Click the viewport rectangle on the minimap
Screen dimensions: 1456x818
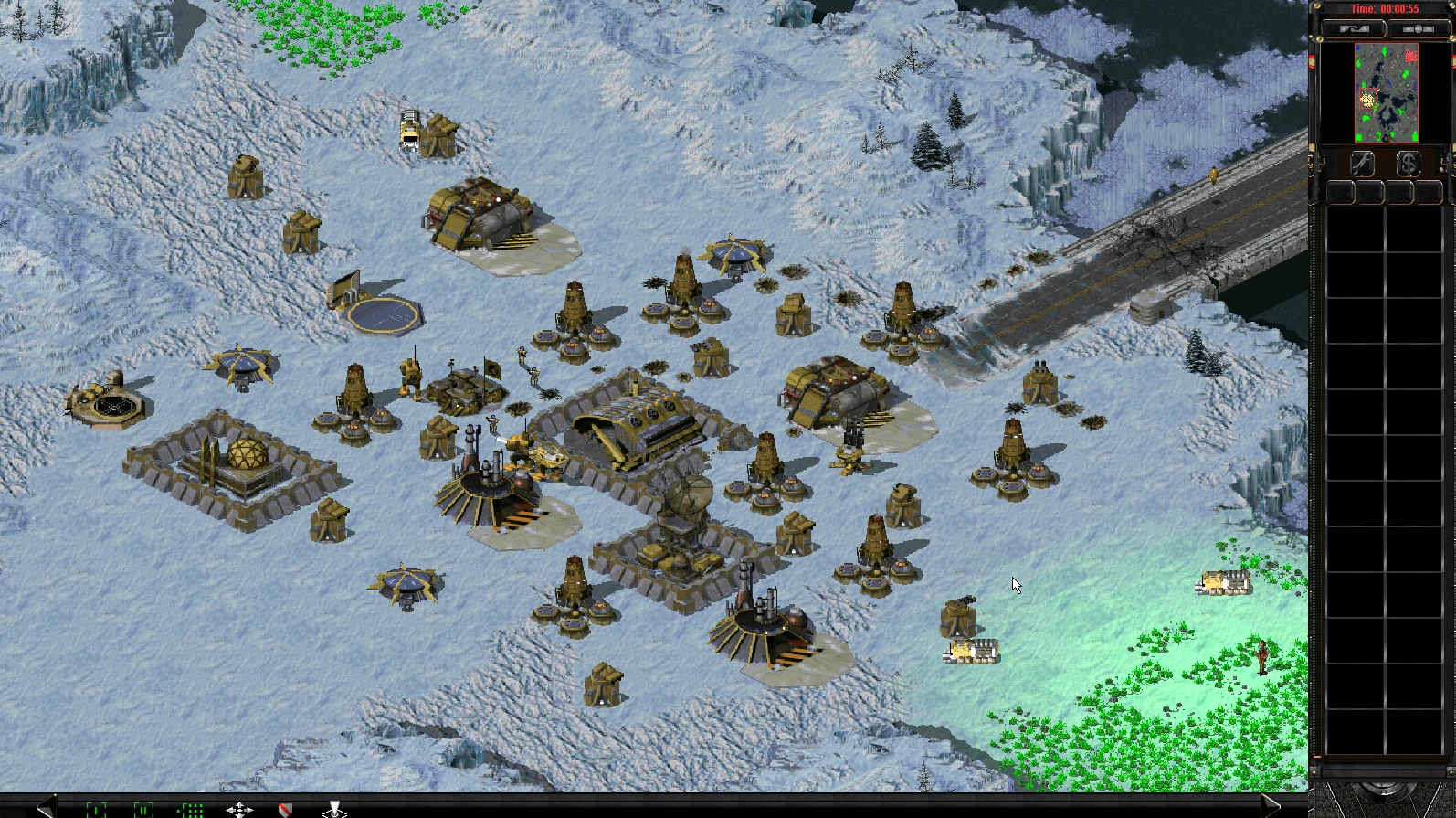click(1367, 98)
